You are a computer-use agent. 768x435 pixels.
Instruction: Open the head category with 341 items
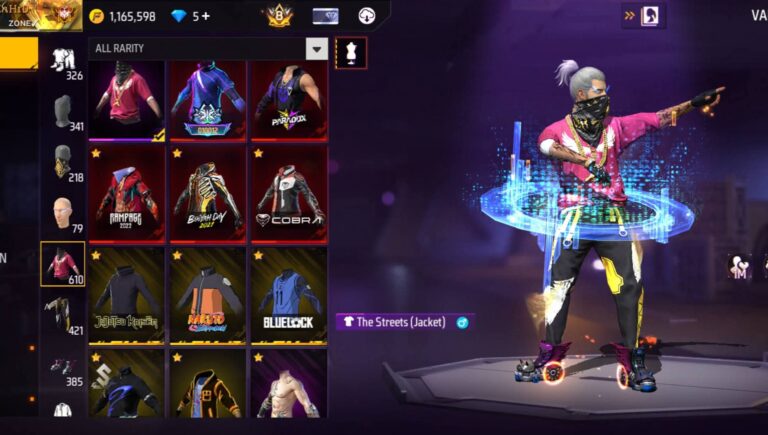pyautogui.click(x=63, y=113)
